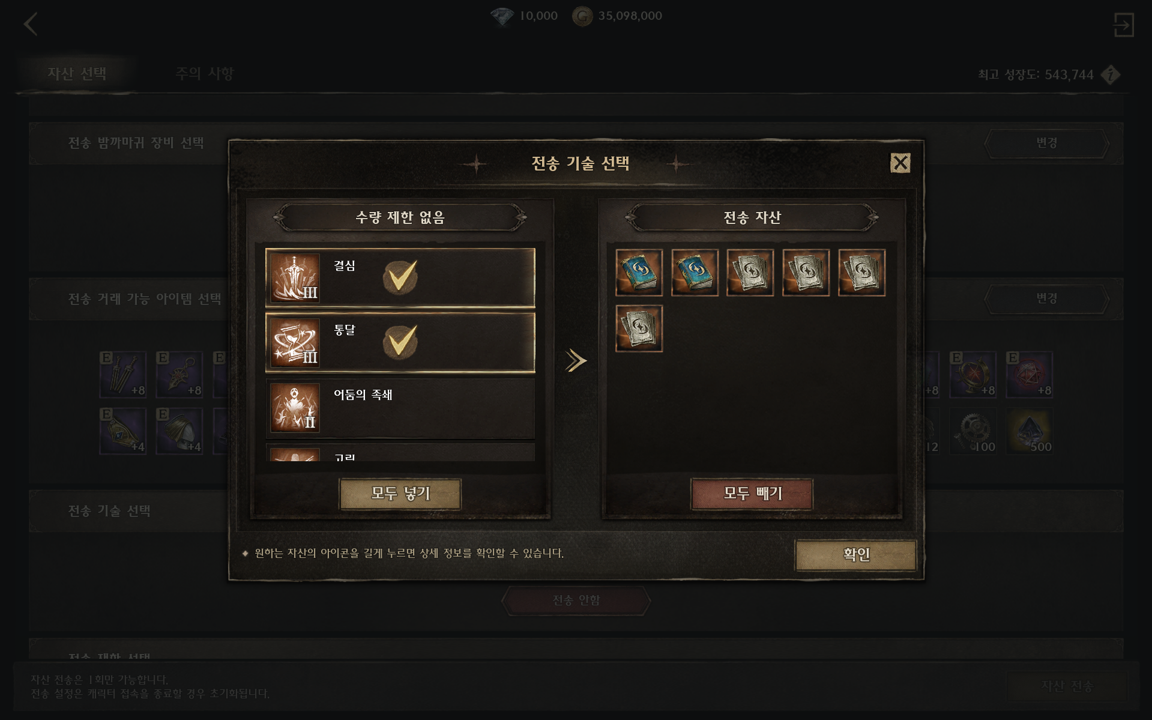Viewport: 1152px width, 720px height.
Task: Add all skills with 모두 넣기
Action: 400,494
